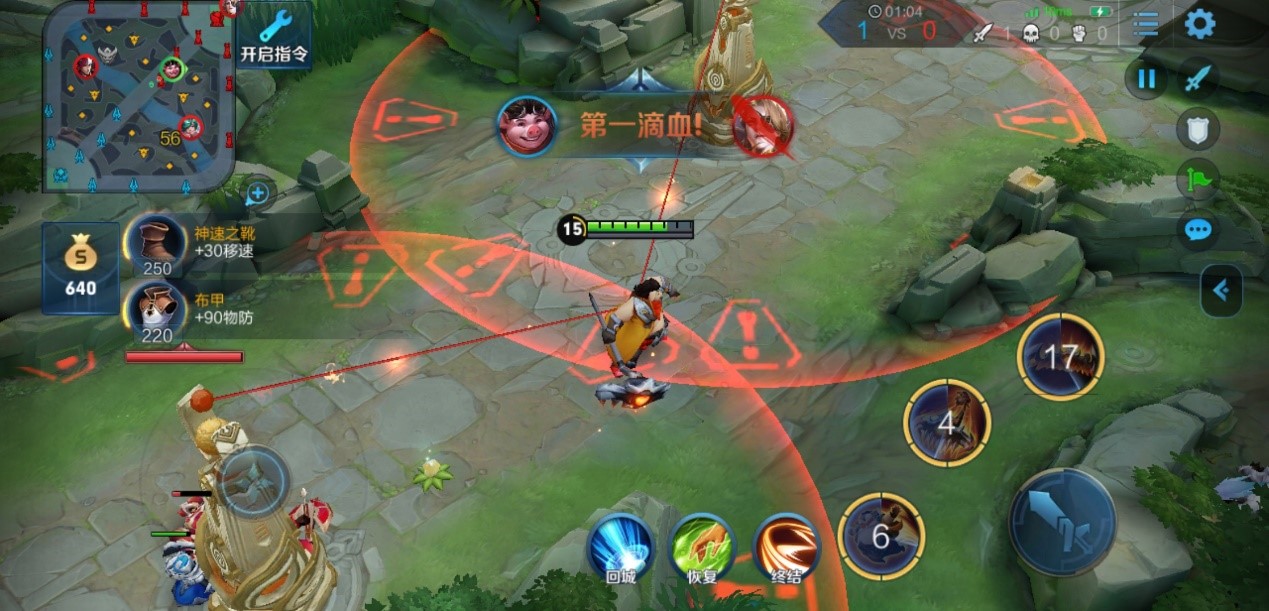1269x611 pixels.
Task: Open the gear settings menu
Action: tap(1199, 24)
